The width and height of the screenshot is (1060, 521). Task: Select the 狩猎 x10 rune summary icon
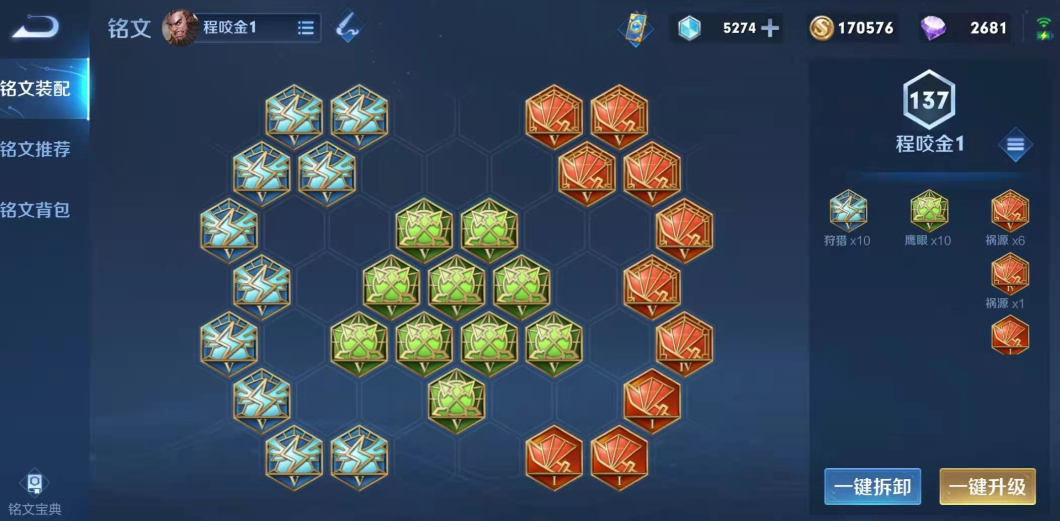(x=848, y=211)
